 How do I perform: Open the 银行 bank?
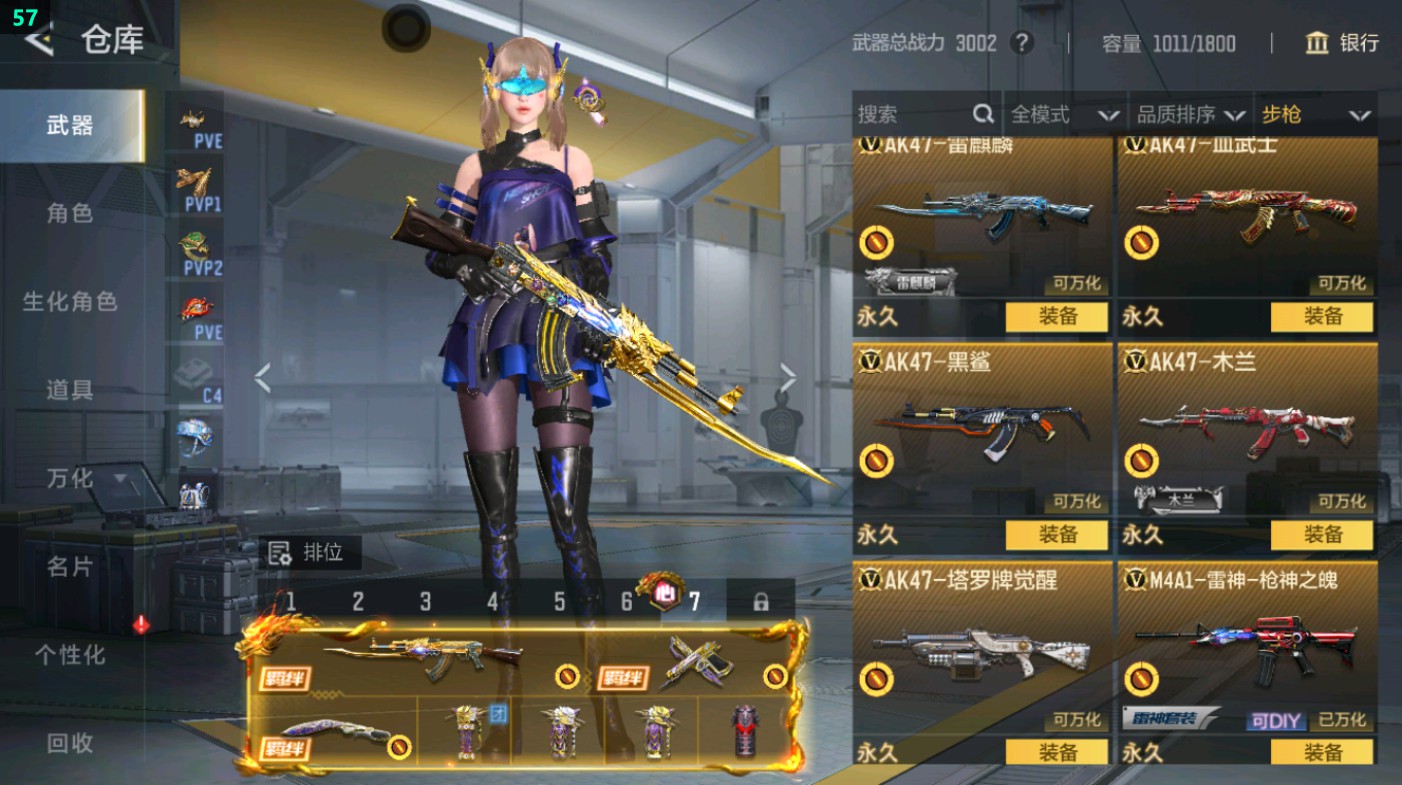(x=1342, y=43)
